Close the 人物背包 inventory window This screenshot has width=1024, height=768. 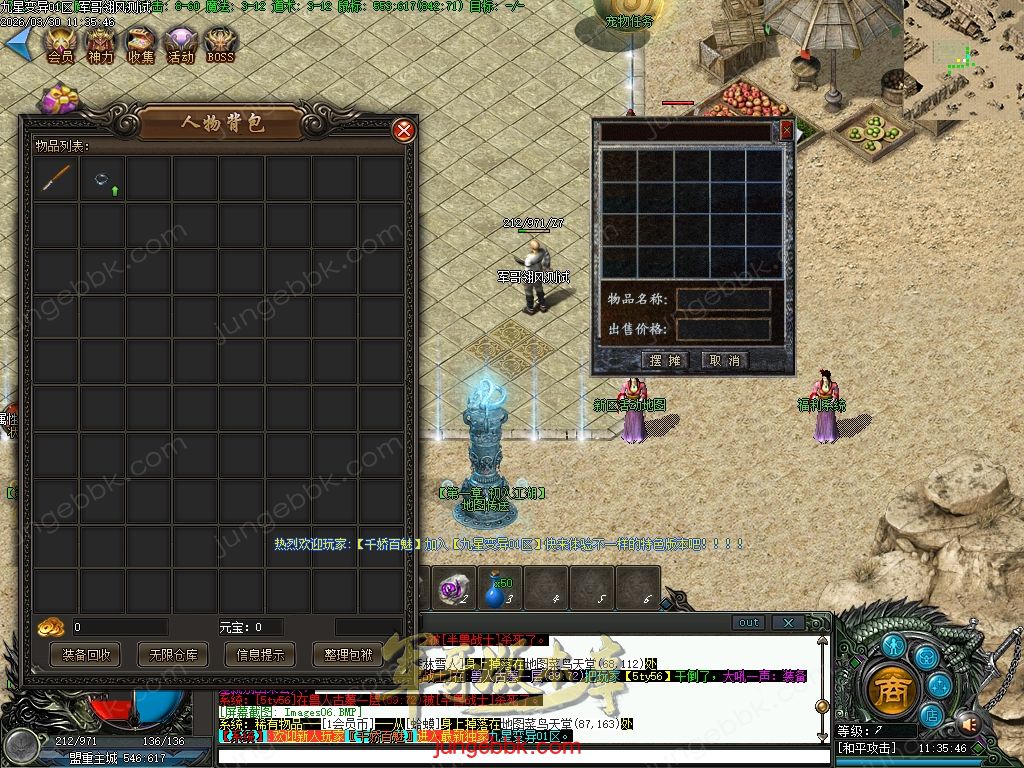404,130
